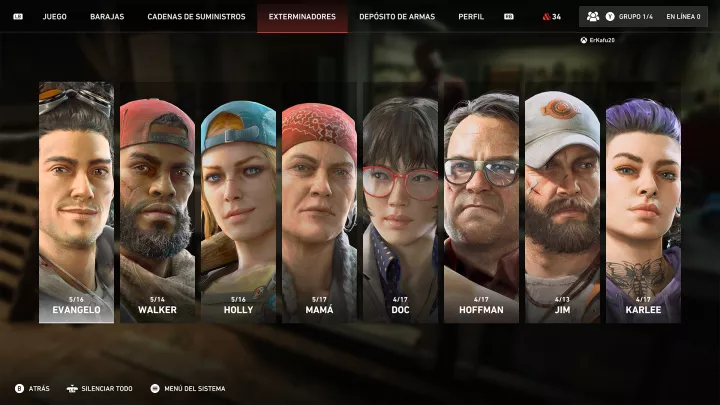Open the Menú del Sistema
This screenshot has width=720, height=405.
[x=188, y=388]
